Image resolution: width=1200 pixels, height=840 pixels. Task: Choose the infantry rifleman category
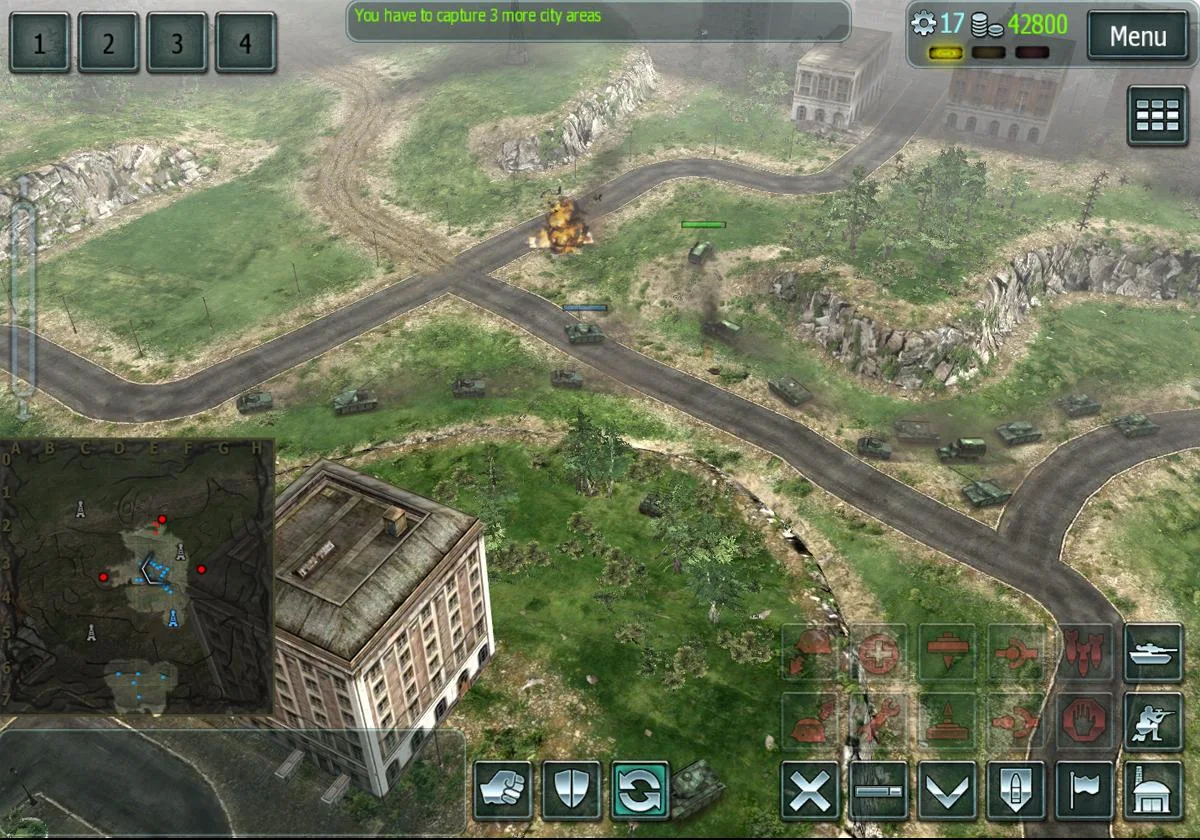pyautogui.click(x=1153, y=722)
